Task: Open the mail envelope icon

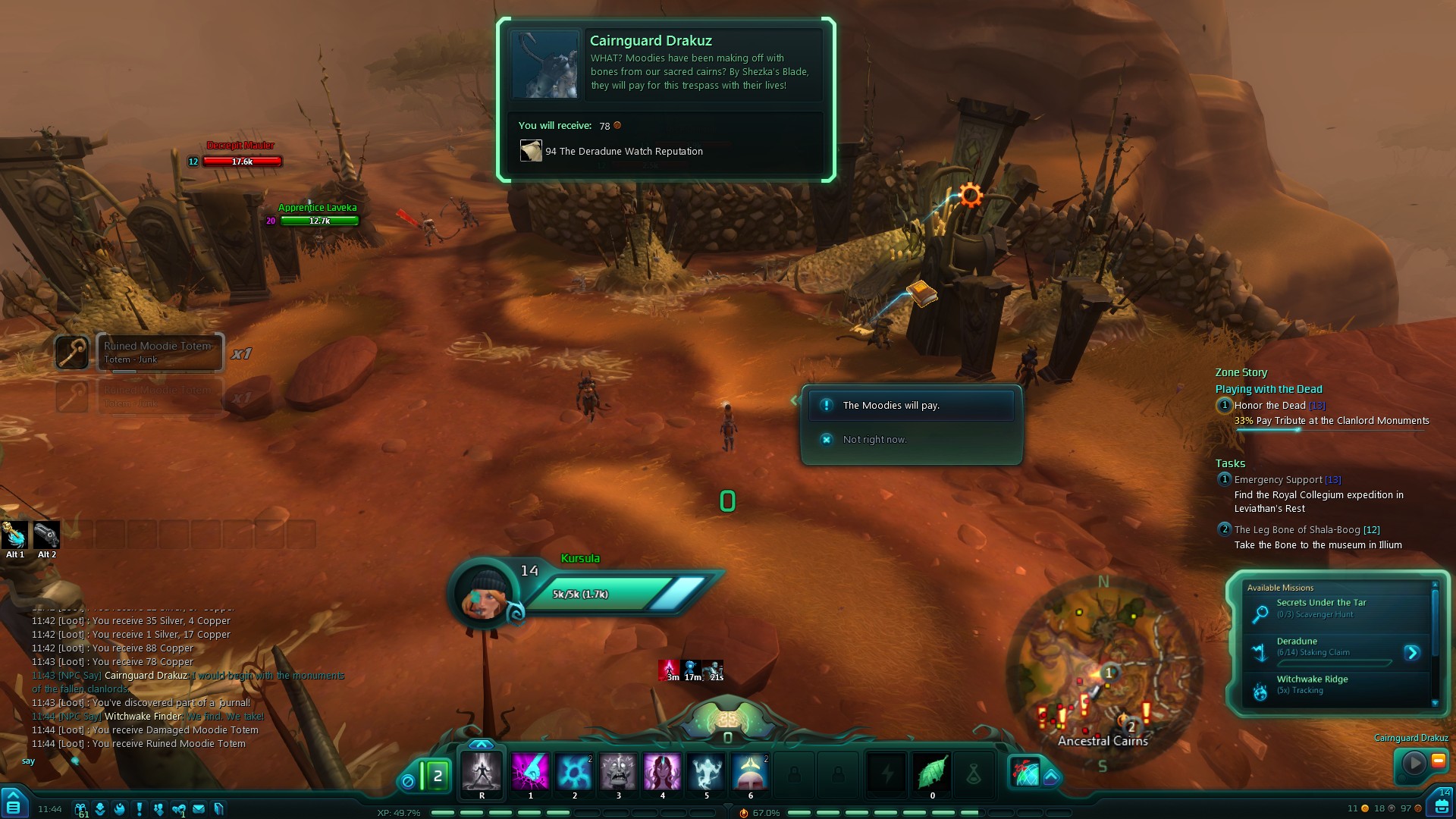Action: point(199,809)
